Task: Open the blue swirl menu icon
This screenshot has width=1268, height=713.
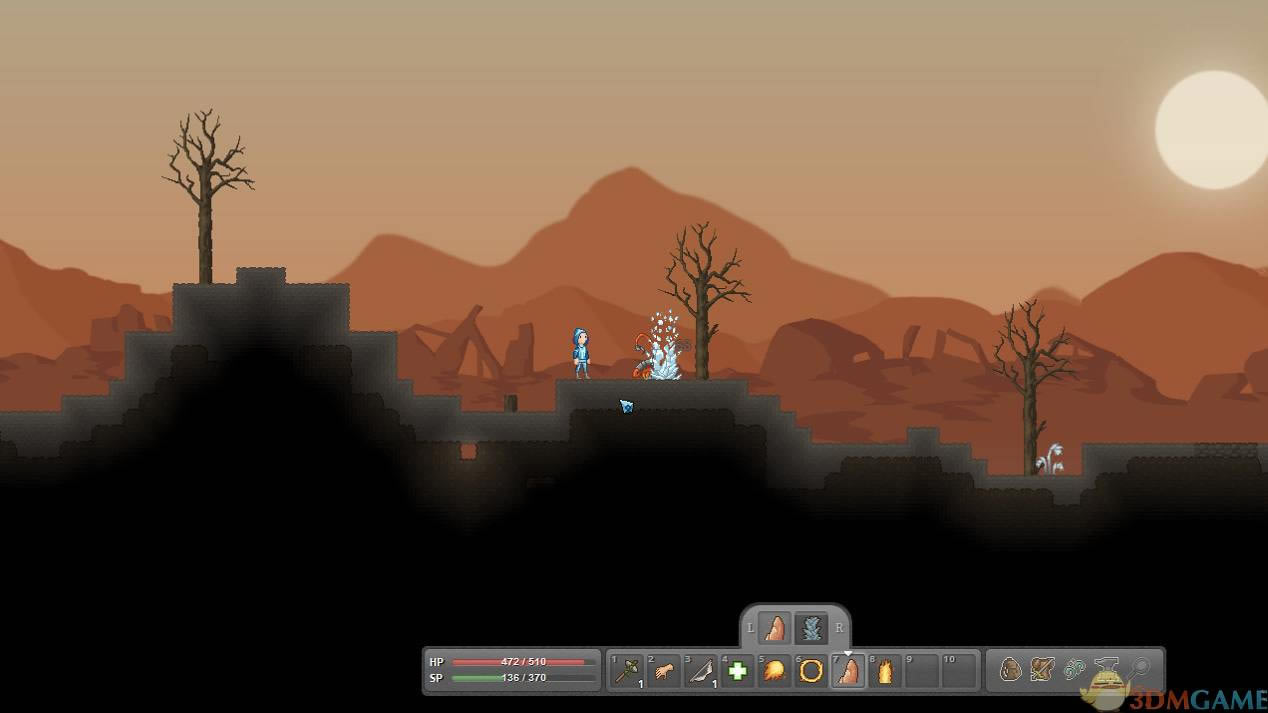Action: tap(1074, 669)
